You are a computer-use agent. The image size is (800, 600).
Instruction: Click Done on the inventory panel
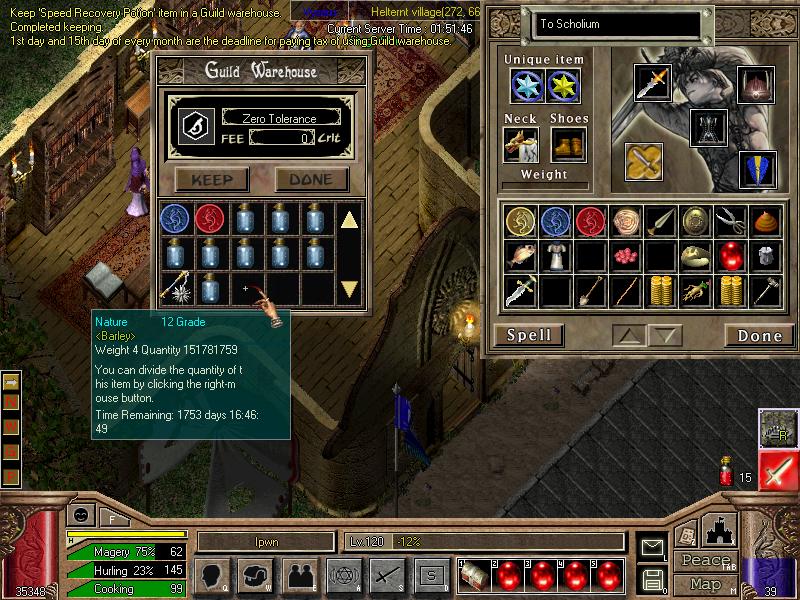coord(759,335)
